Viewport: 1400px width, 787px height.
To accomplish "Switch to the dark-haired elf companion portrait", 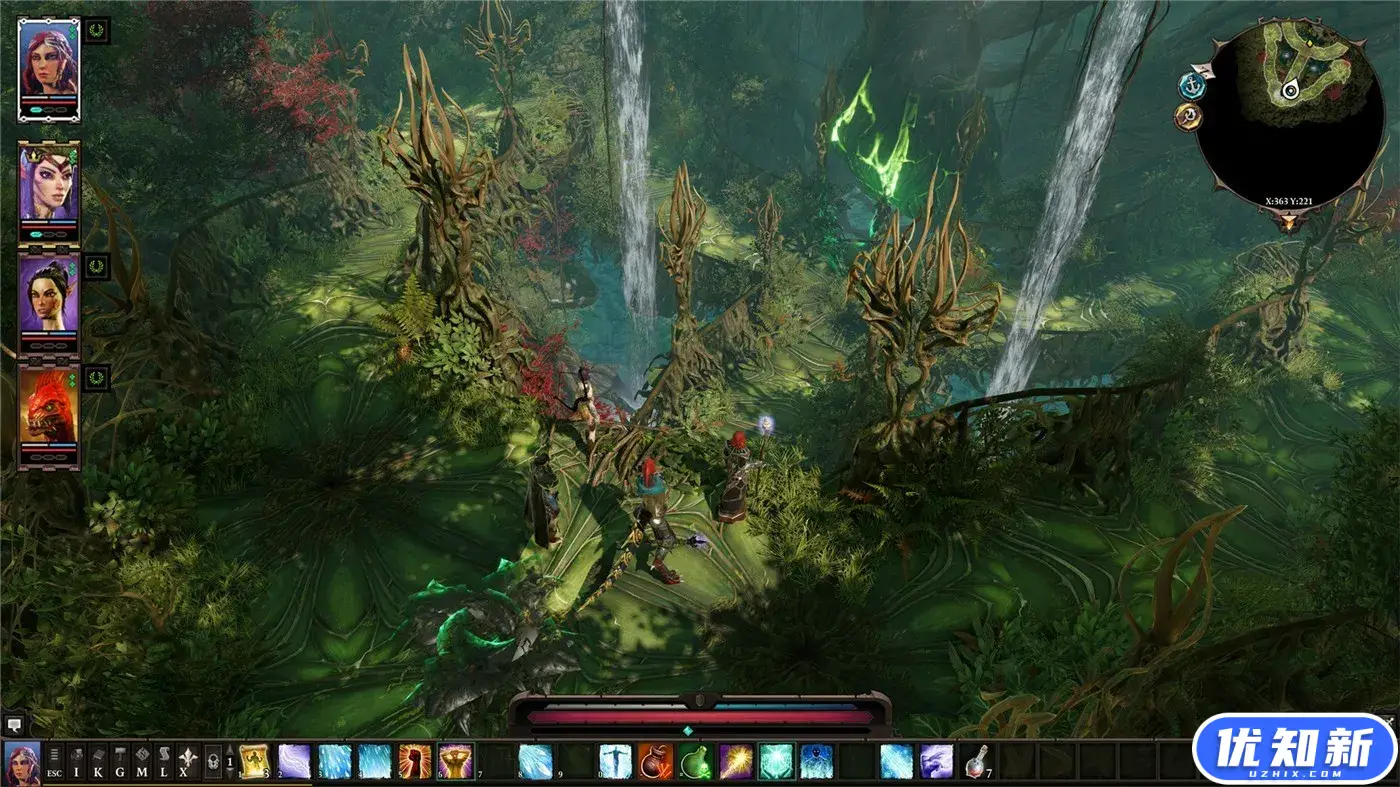I will (x=47, y=295).
